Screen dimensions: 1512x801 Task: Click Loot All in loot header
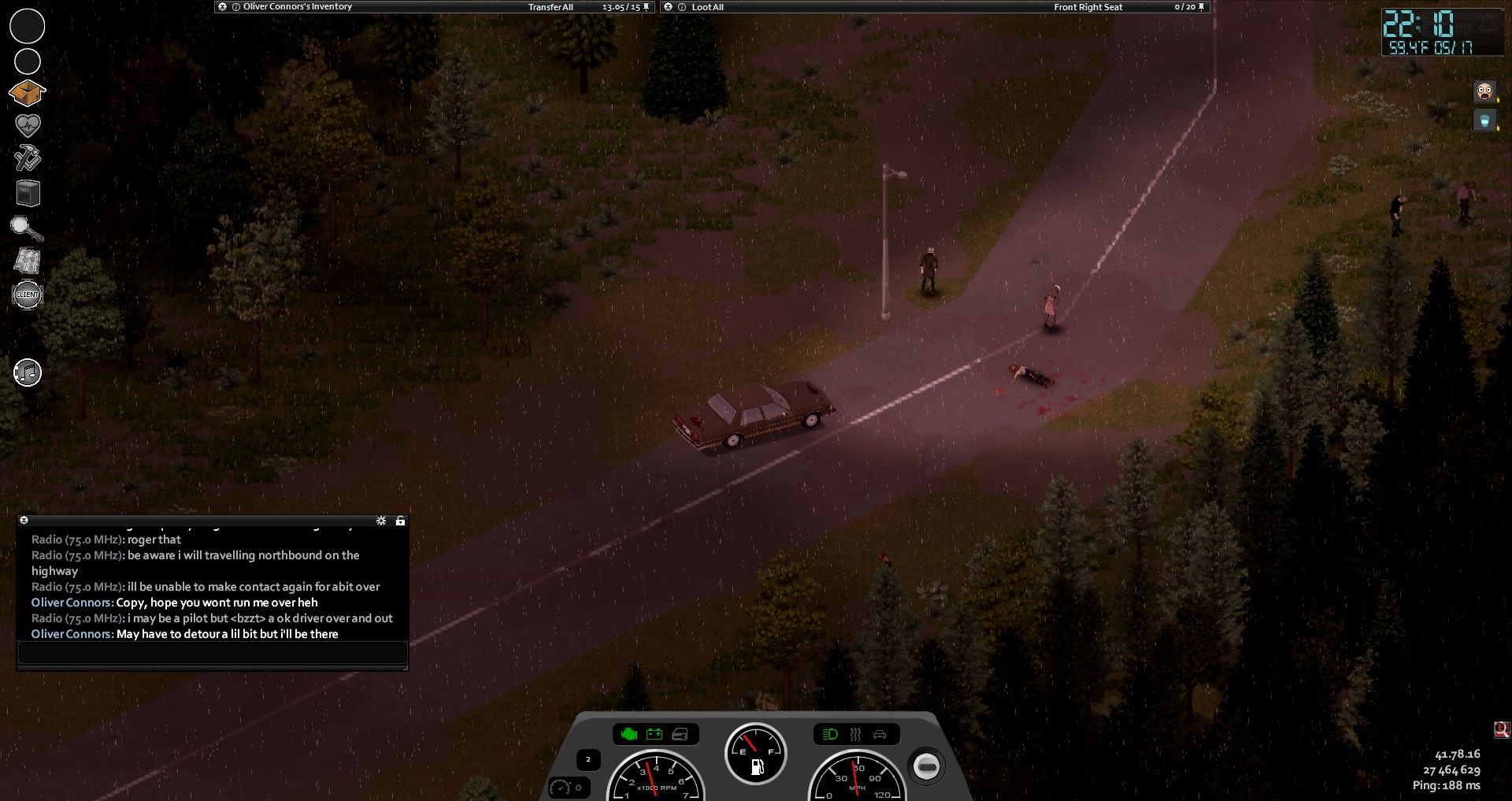pos(707,7)
